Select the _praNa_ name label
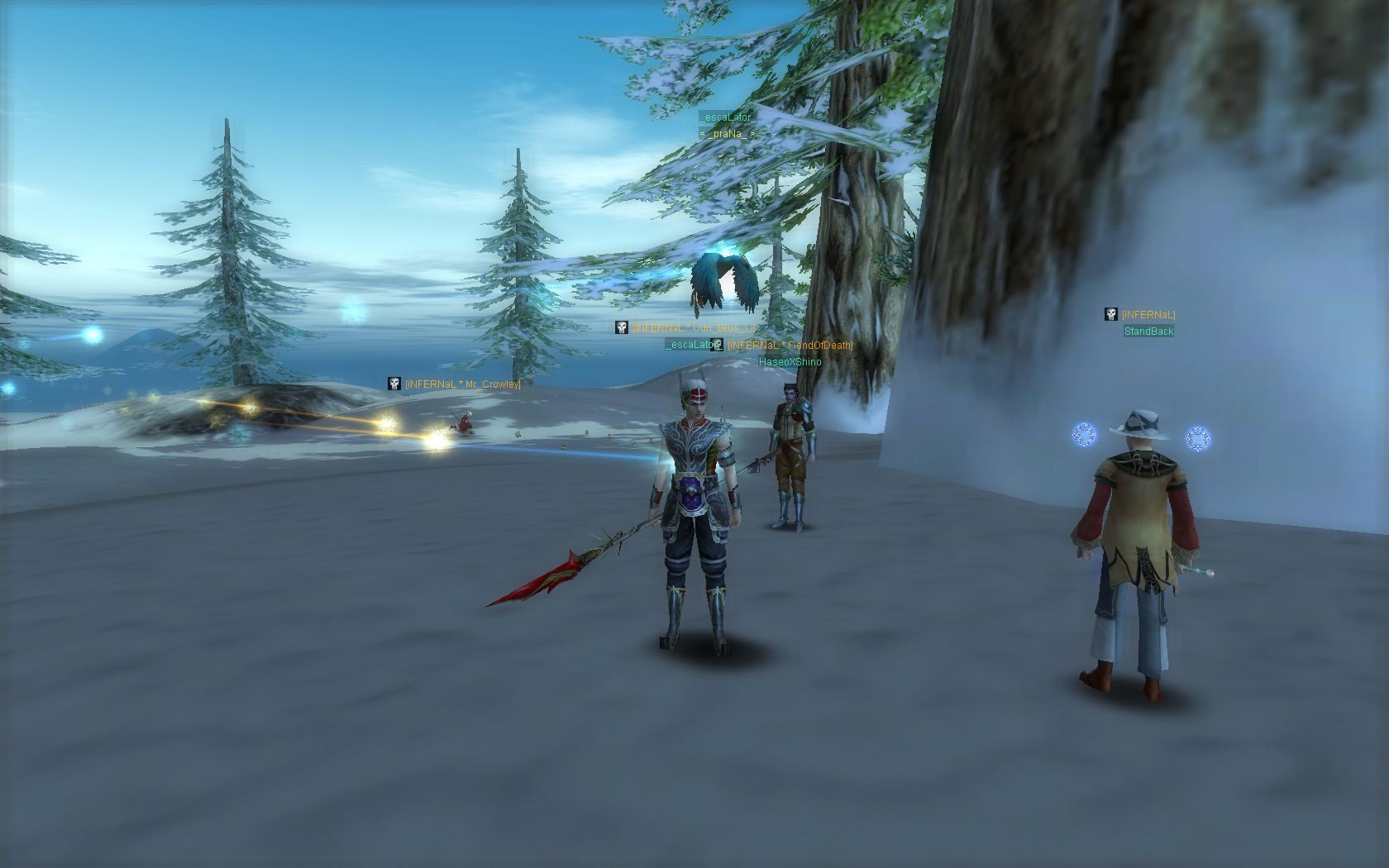The height and width of the screenshot is (868, 1389). (728, 133)
